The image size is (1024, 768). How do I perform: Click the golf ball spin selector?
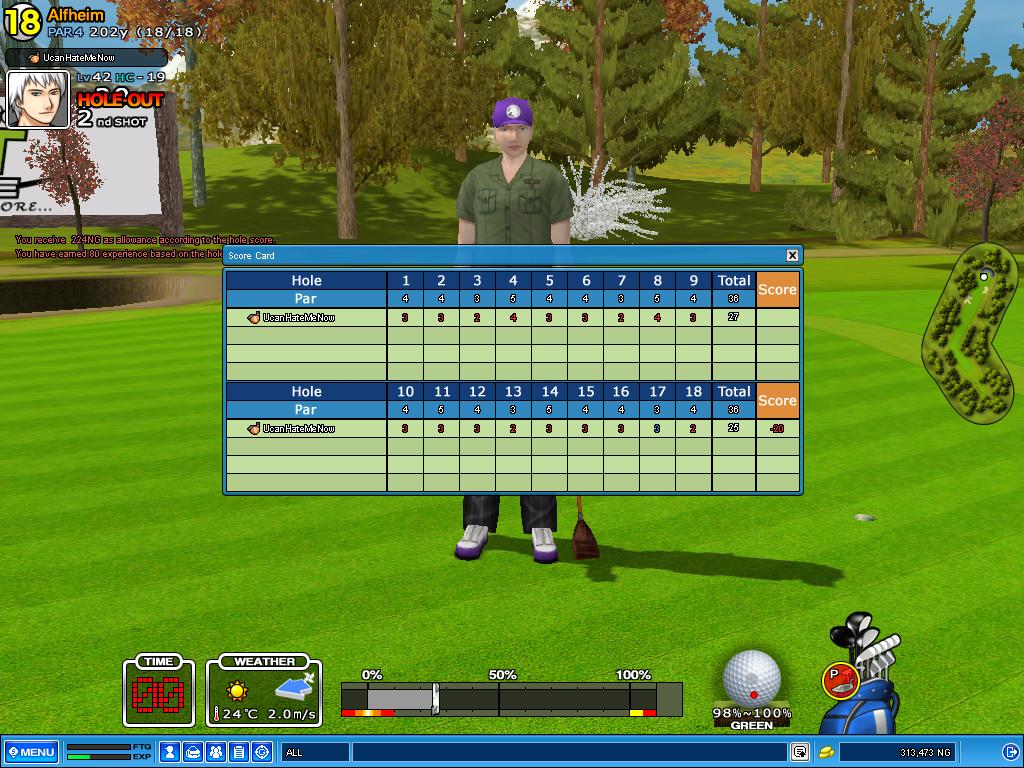(x=751, y=678)
